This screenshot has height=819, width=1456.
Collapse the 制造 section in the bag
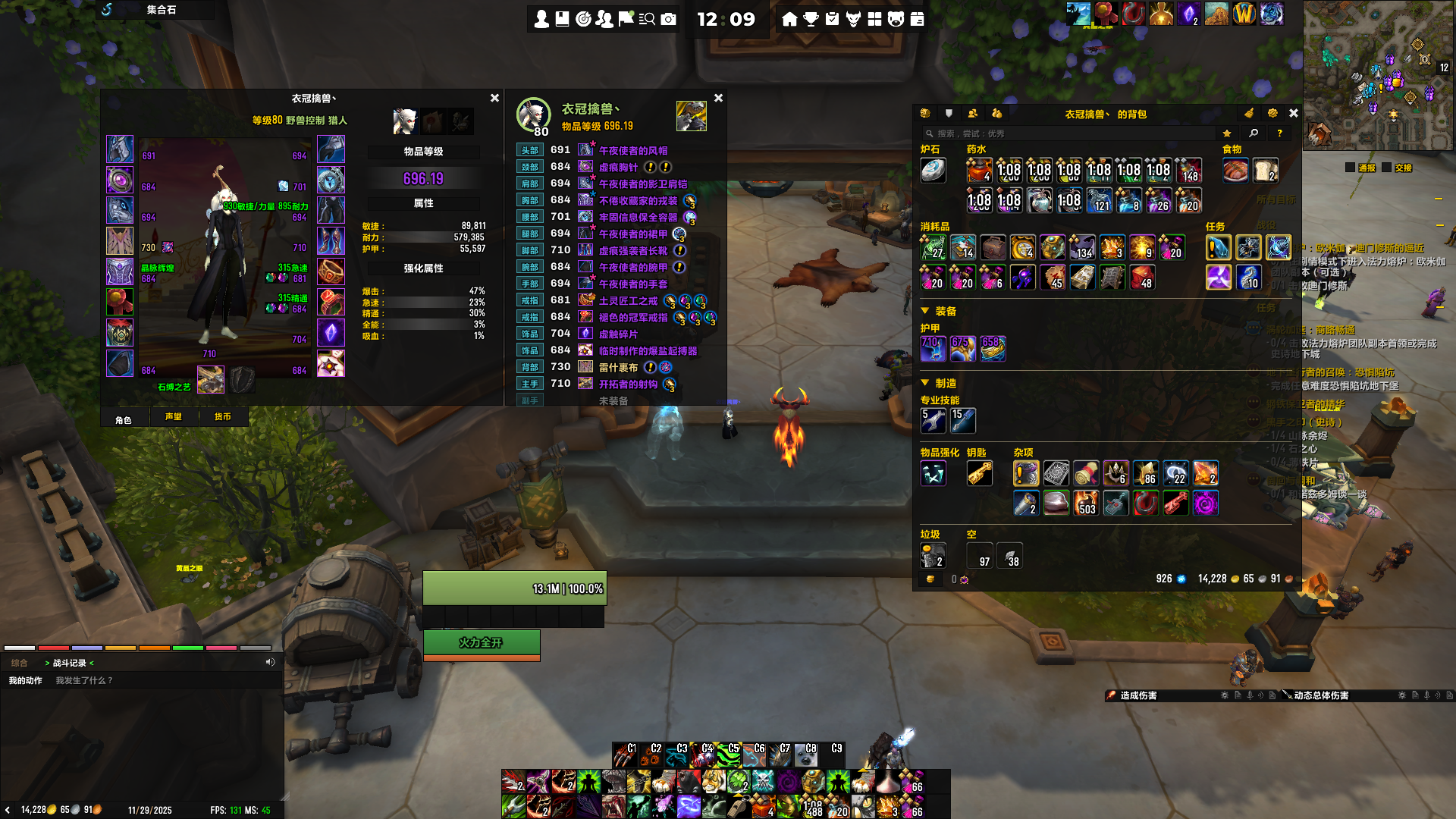pos(925,383)
